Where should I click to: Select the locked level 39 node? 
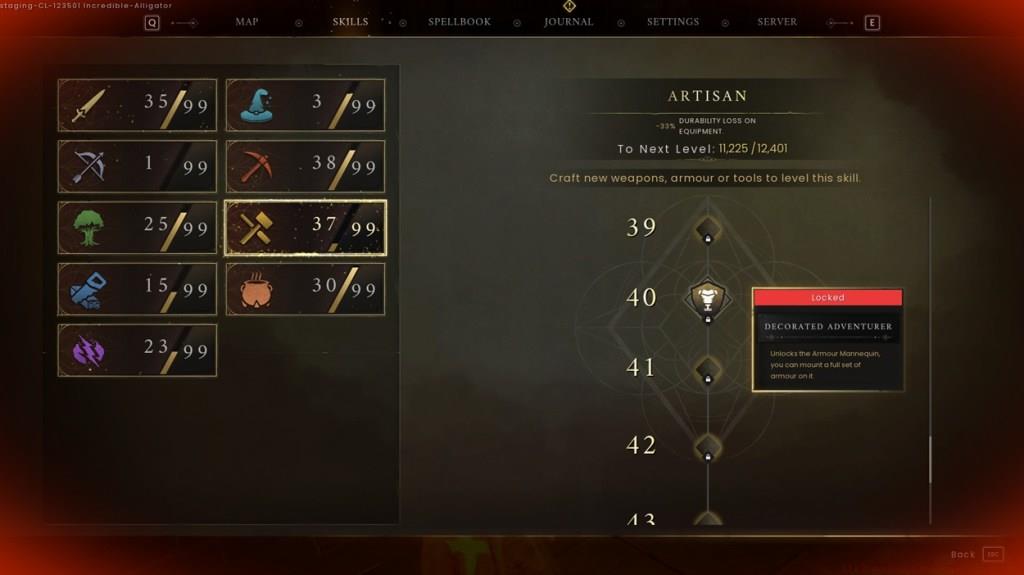[x=708, y=228]
